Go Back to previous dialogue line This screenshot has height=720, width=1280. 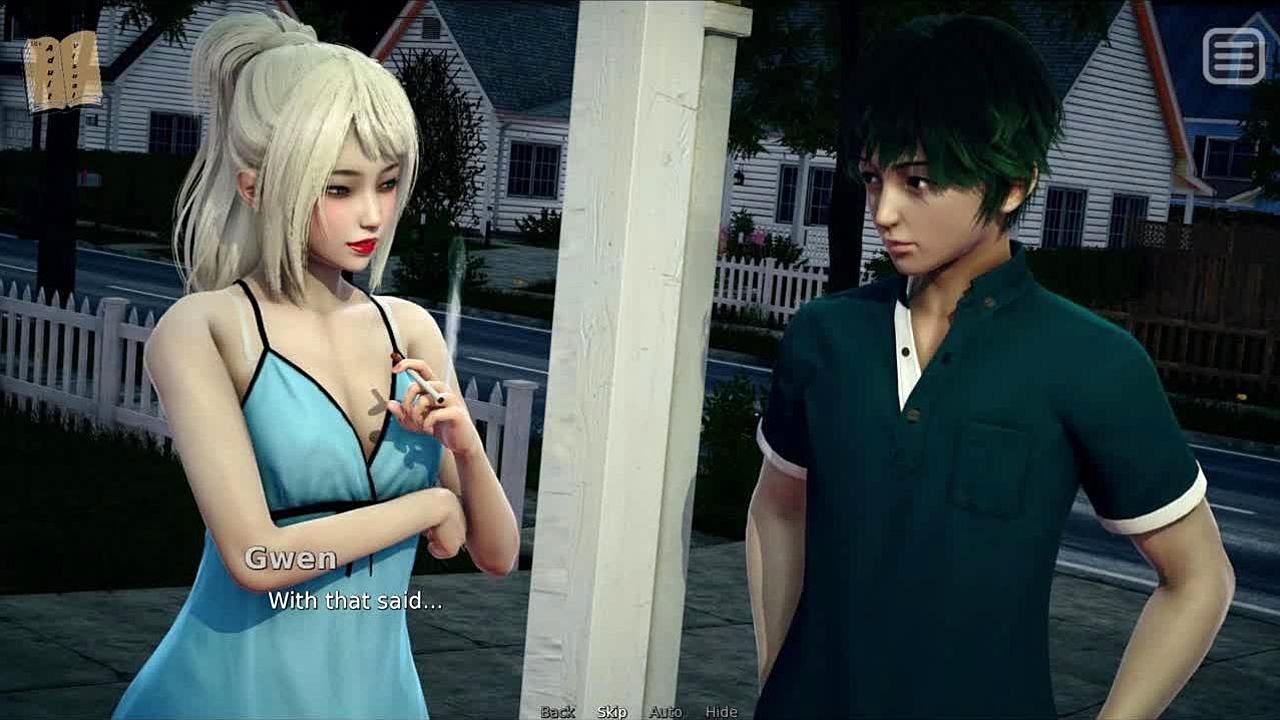click(x=557, y=712)
